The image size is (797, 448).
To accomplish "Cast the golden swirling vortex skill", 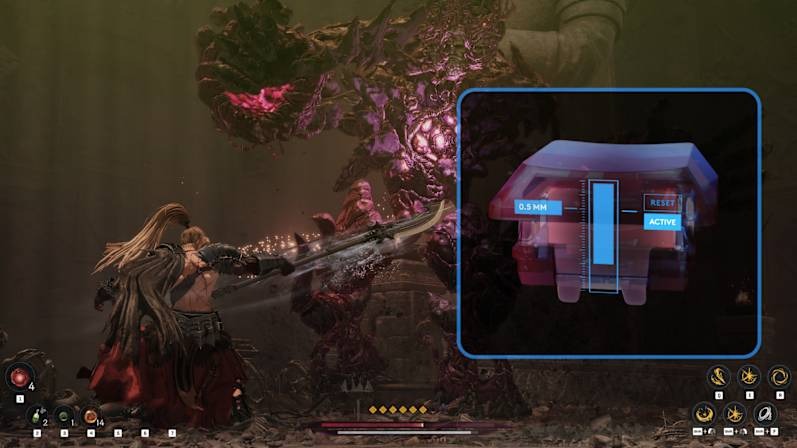I will (x=778, y=377).
